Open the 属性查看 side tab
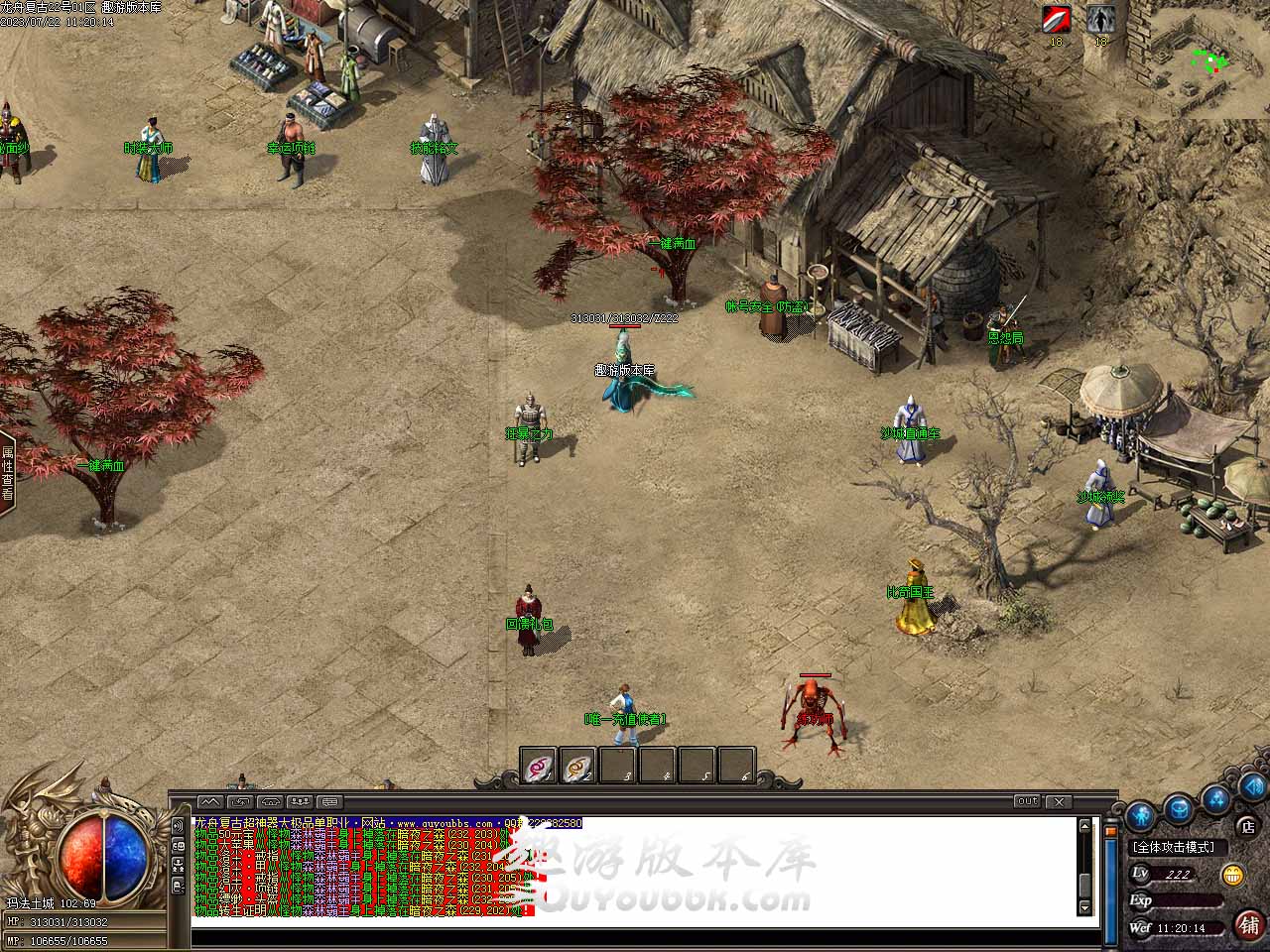 point(7,474)
